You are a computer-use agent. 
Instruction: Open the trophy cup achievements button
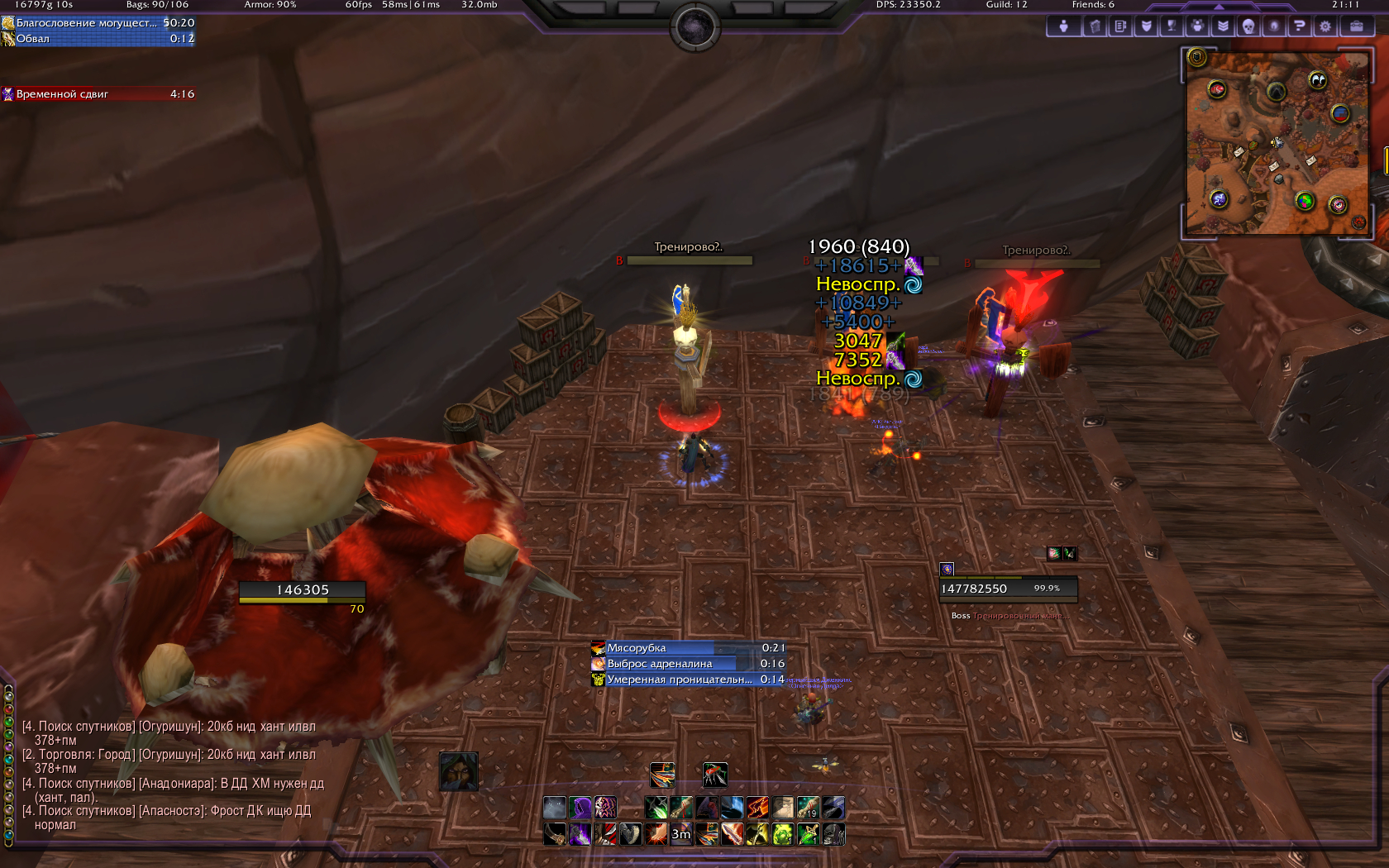[x=1172, y=26]
